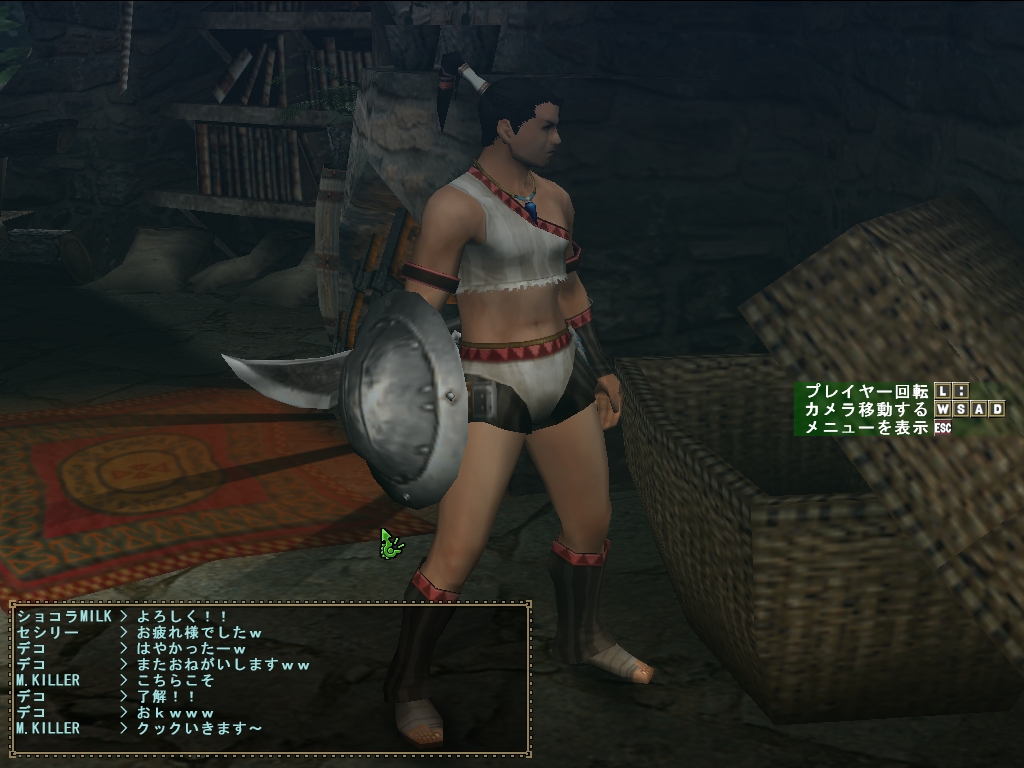Click the chat log window
Viewport: 1024px width, 768px height.
click(x=270, y=677)
